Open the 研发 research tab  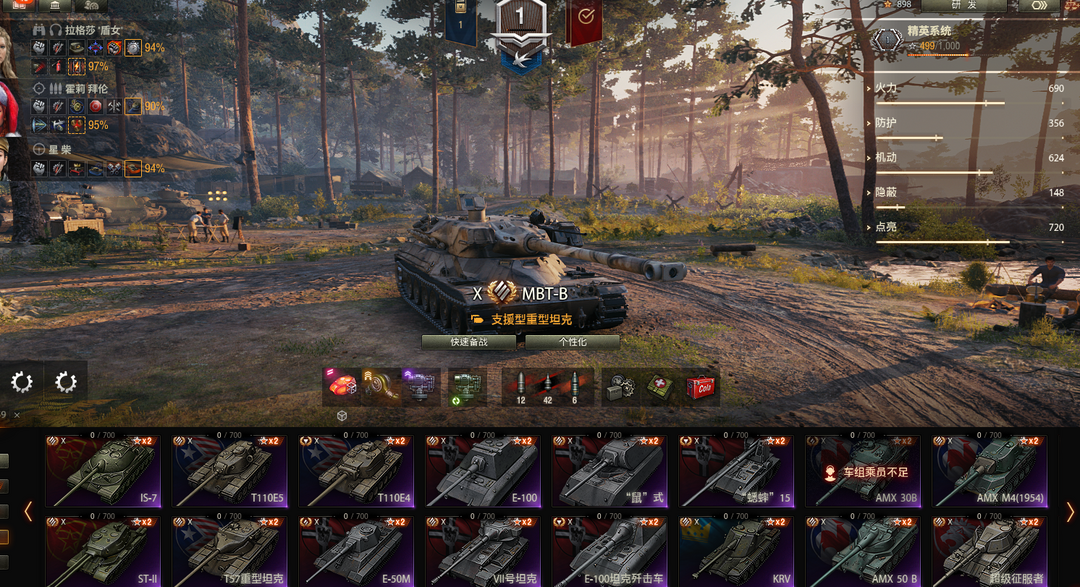(964, 6)
